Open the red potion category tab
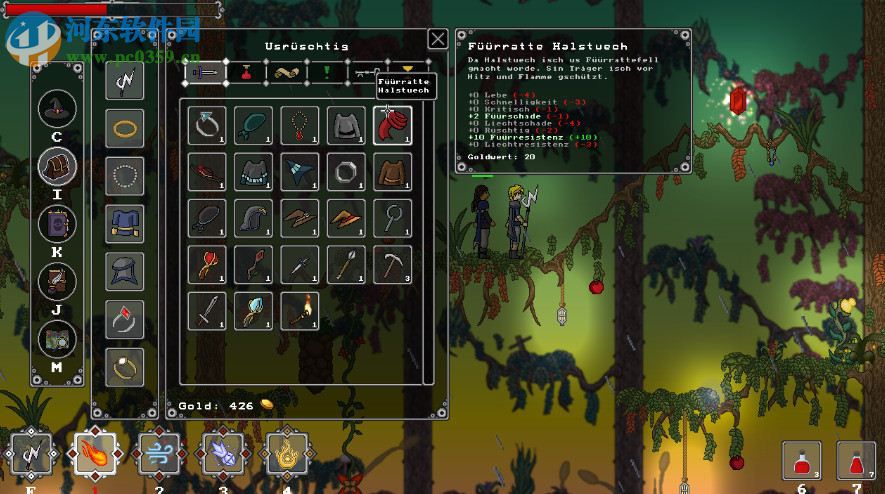The image size is (885, 494). point(244,72)
